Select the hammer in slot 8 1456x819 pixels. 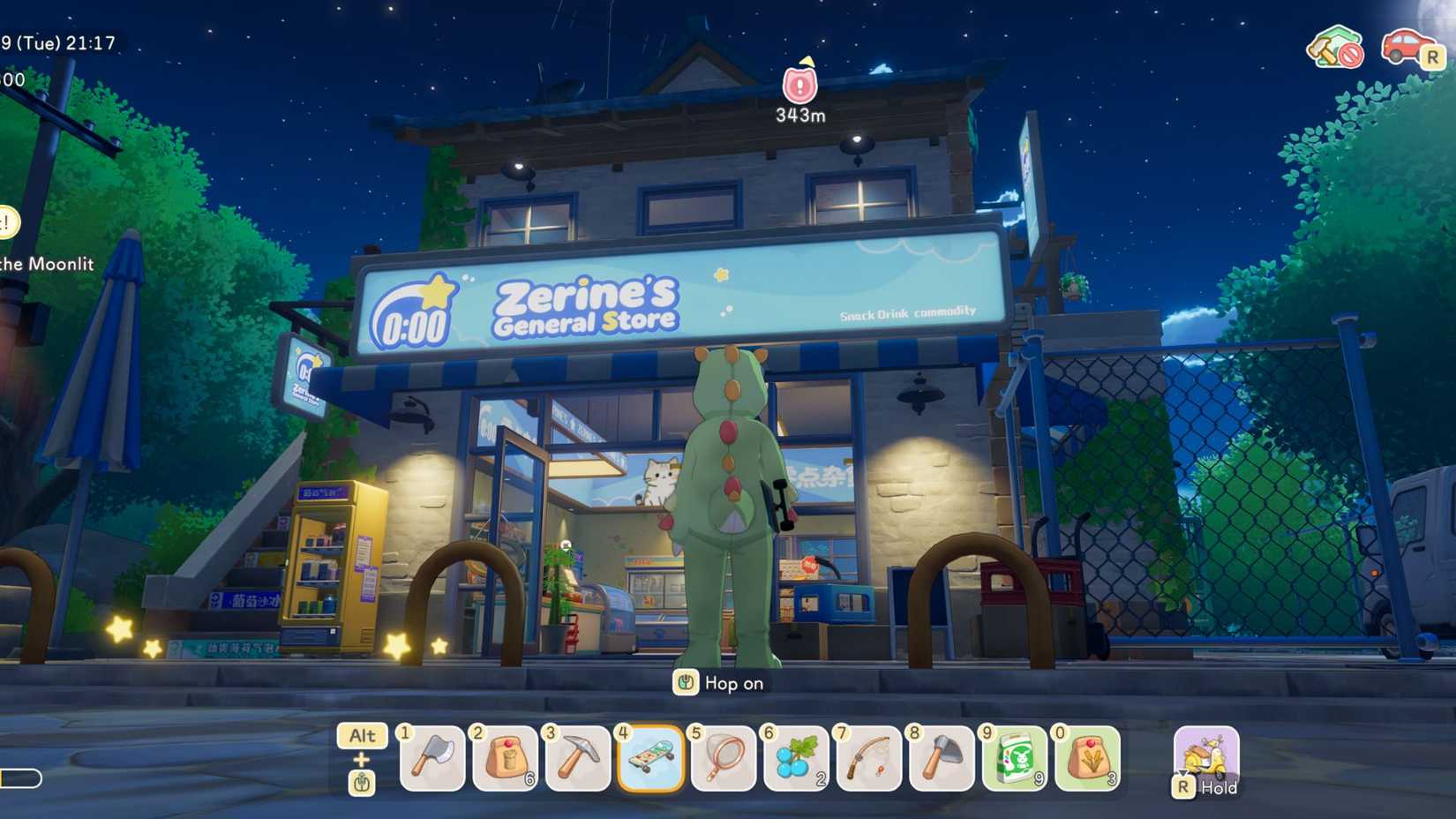coord(942,759)
